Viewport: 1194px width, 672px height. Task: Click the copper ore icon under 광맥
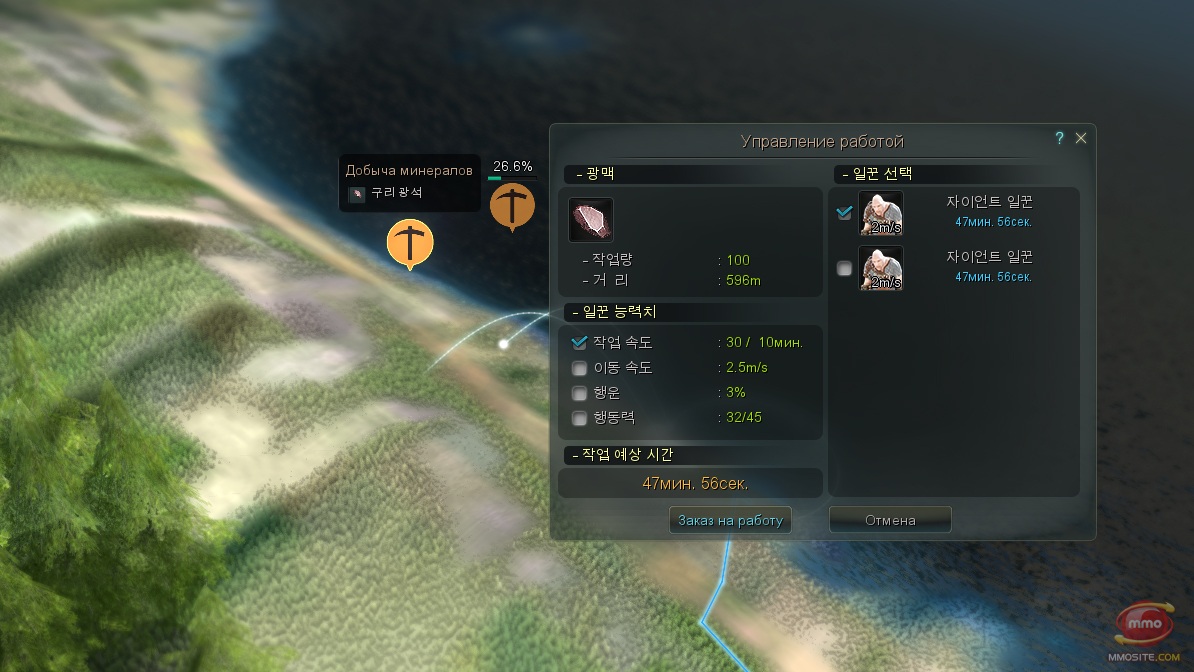point(591,220)
